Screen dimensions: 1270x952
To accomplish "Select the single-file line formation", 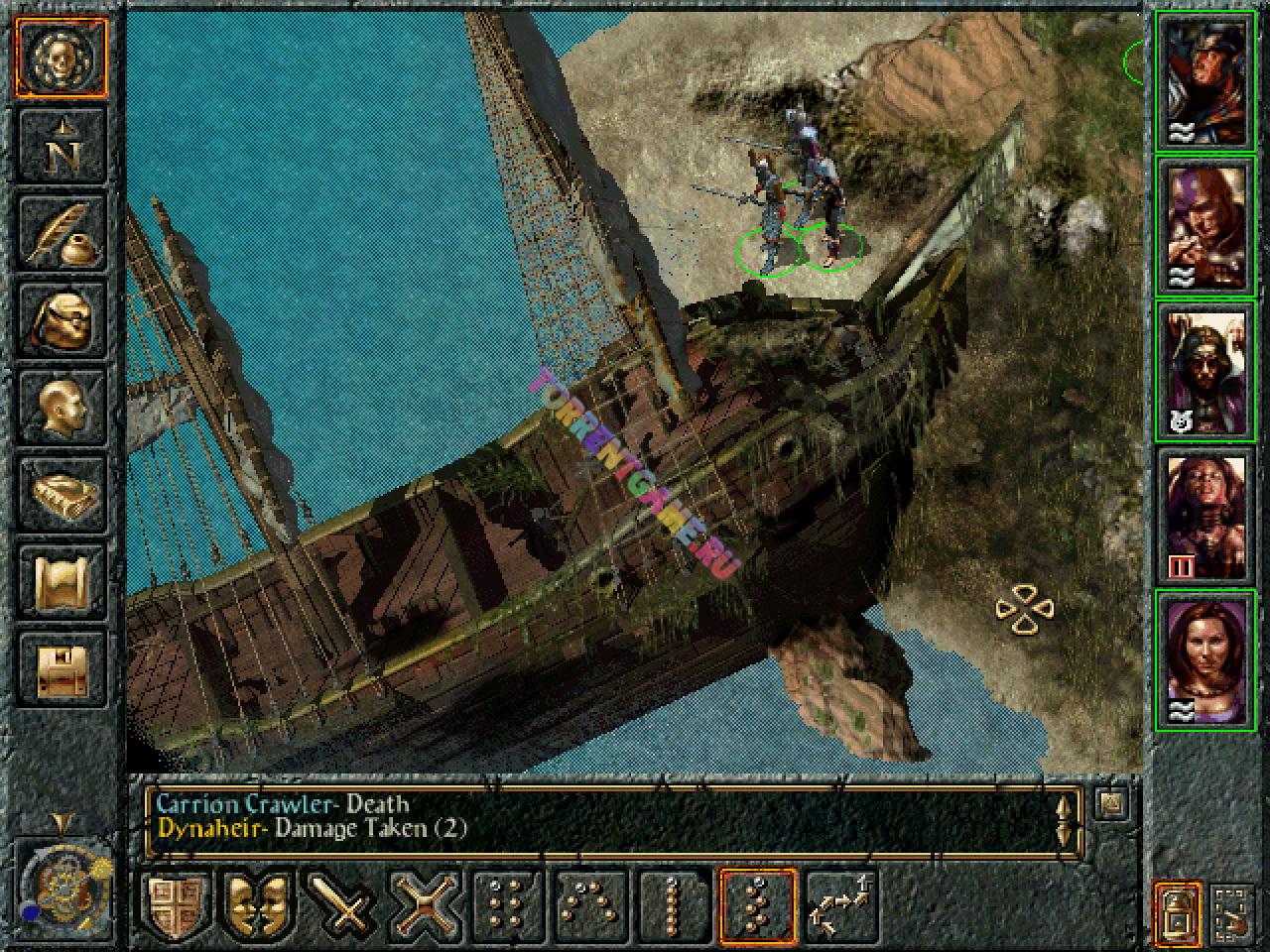I will click(675, 906).
